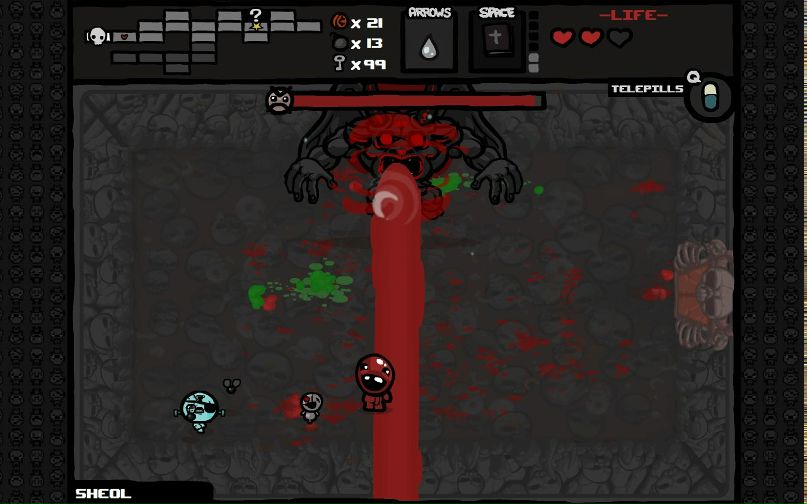Click the question mark room on minimap

click(x=256, y=18)
